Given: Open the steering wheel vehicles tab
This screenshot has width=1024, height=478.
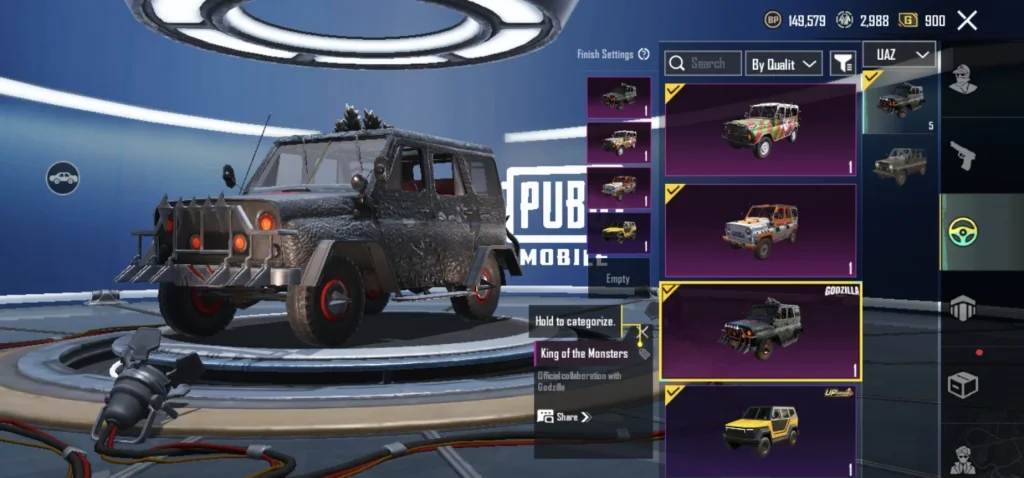Looking at the screenshot, I should pos(962,232).
